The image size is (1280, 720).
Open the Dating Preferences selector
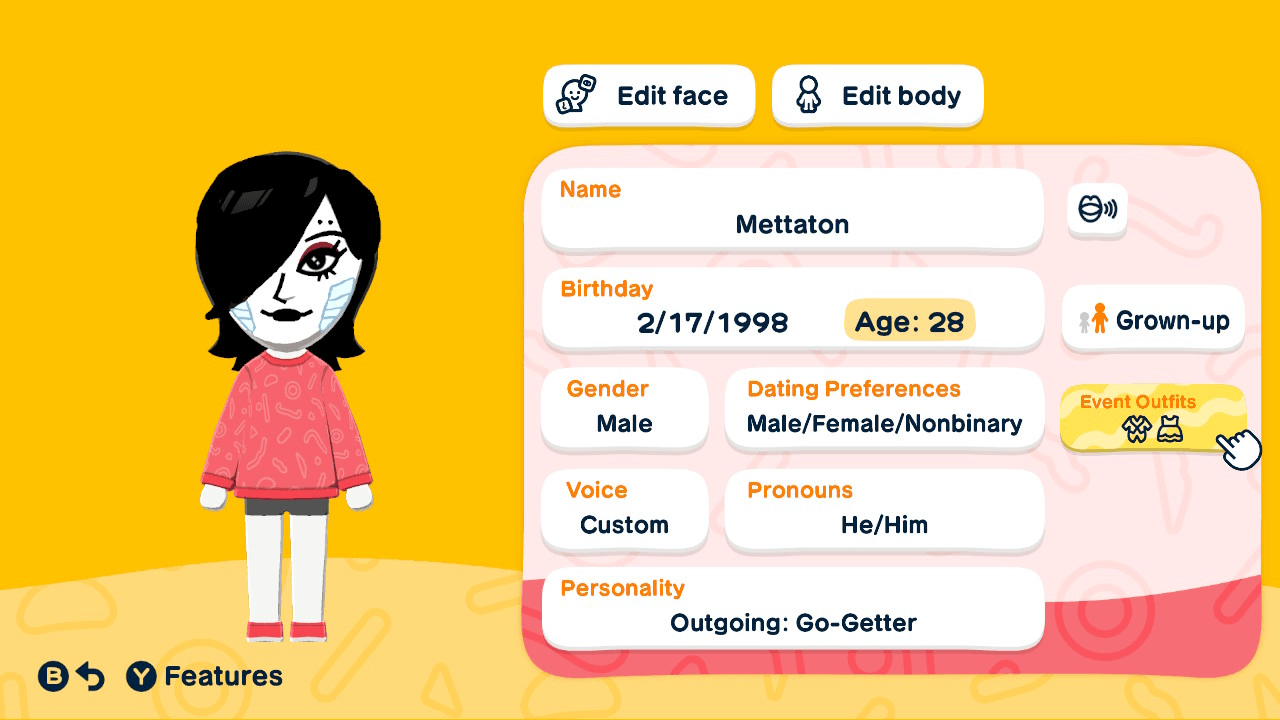pos(884,410)
